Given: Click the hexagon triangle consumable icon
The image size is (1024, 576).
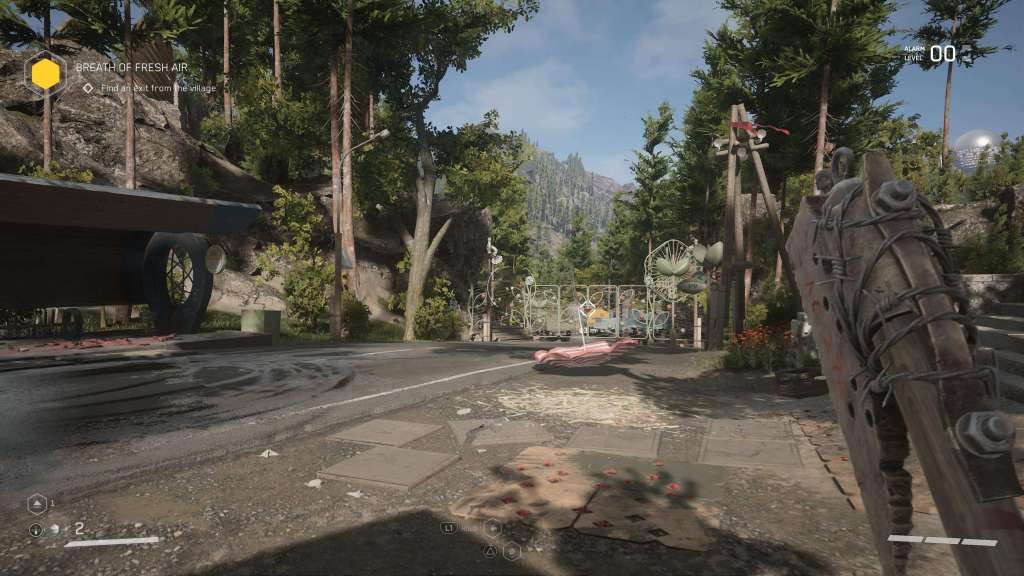Looking at the screenshot, I should click(36, 504).
